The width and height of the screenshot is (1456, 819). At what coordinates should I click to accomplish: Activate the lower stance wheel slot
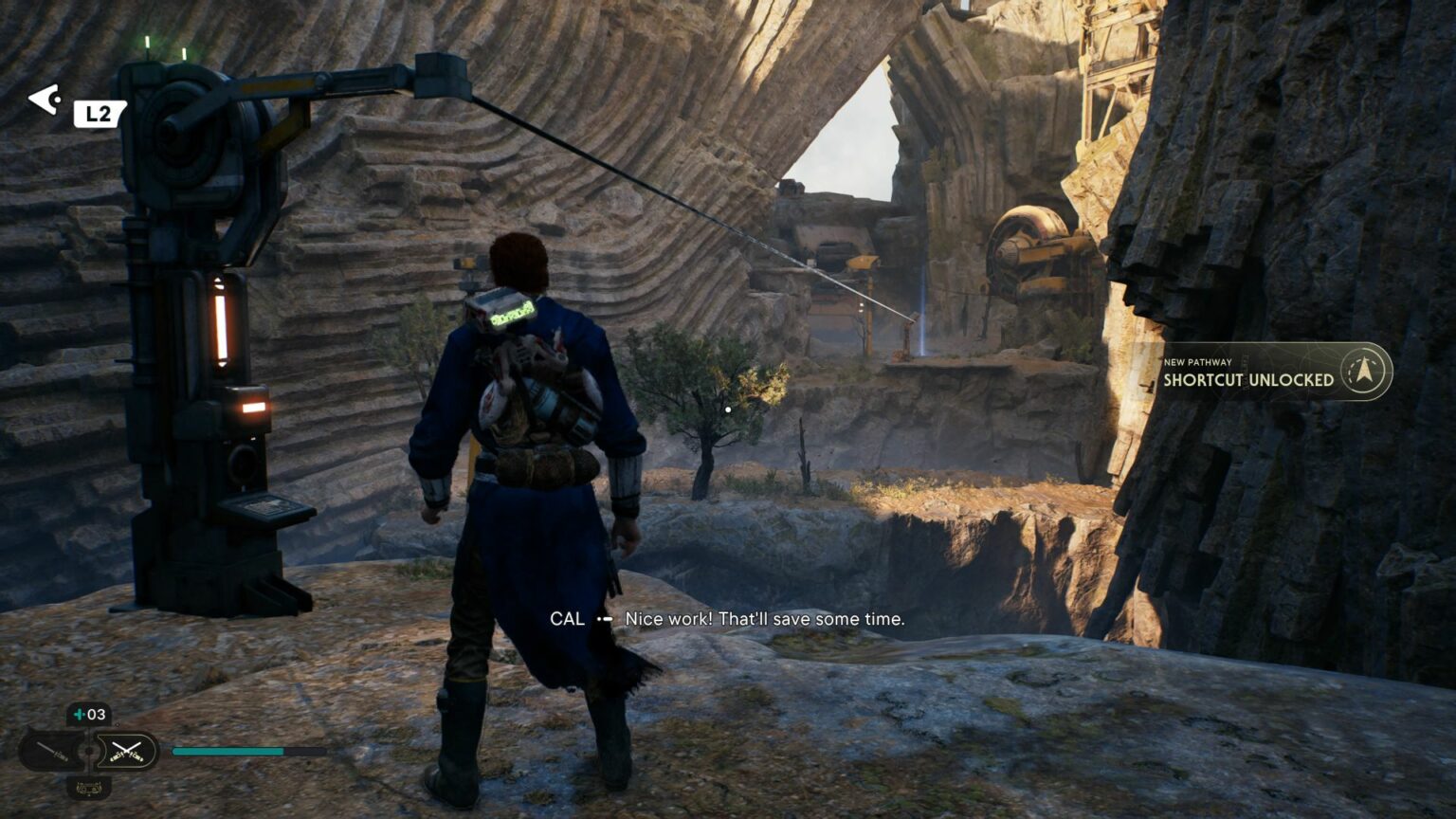click(x=90, y=788)
